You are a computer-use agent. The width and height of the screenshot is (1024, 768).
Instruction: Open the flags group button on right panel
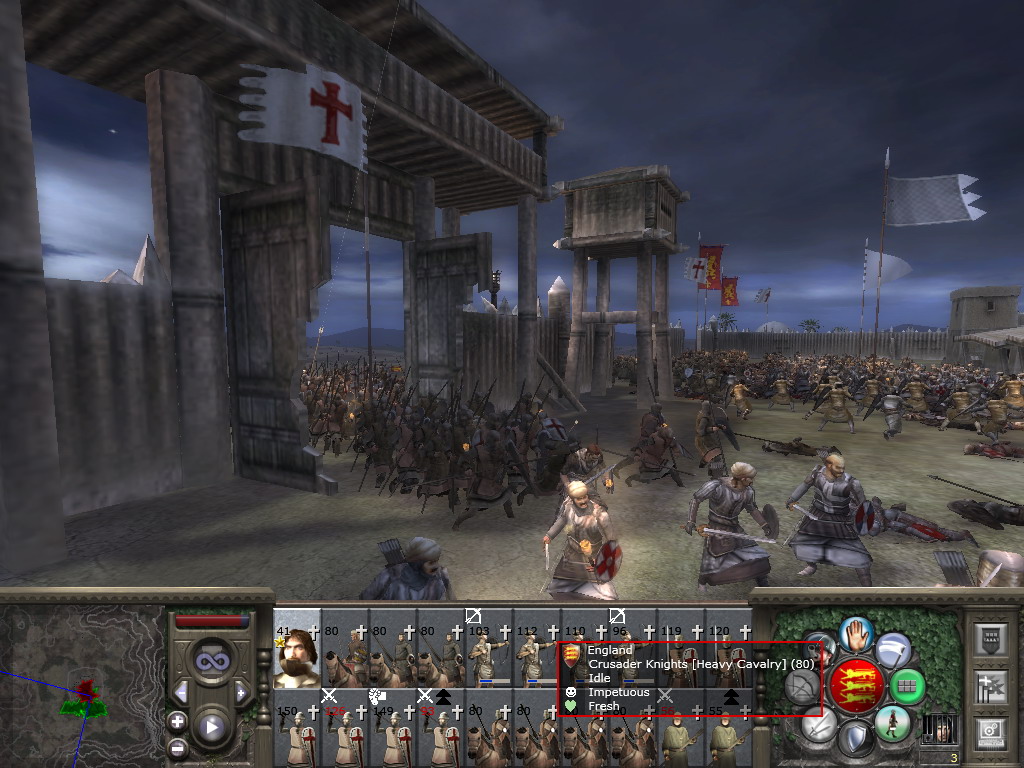(x=991, y=687)
